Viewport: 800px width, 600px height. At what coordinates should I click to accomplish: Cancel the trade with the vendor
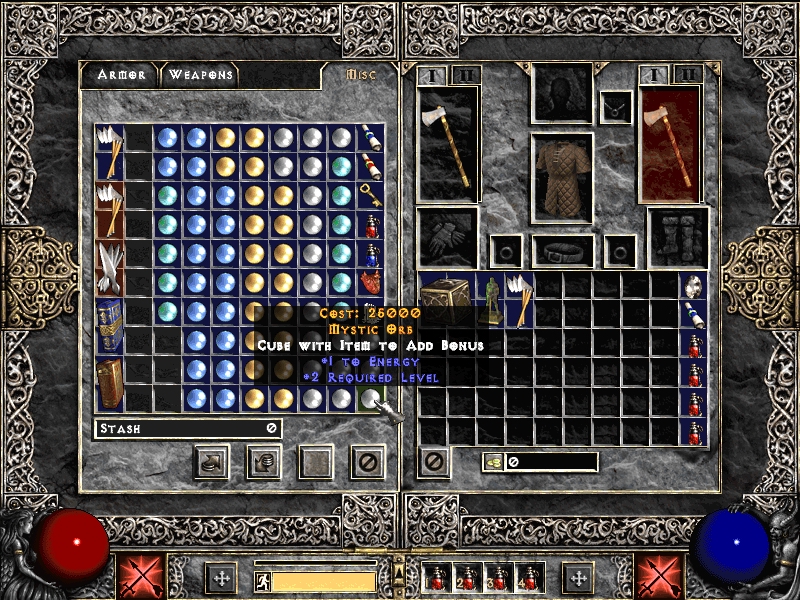pos(368,461)
